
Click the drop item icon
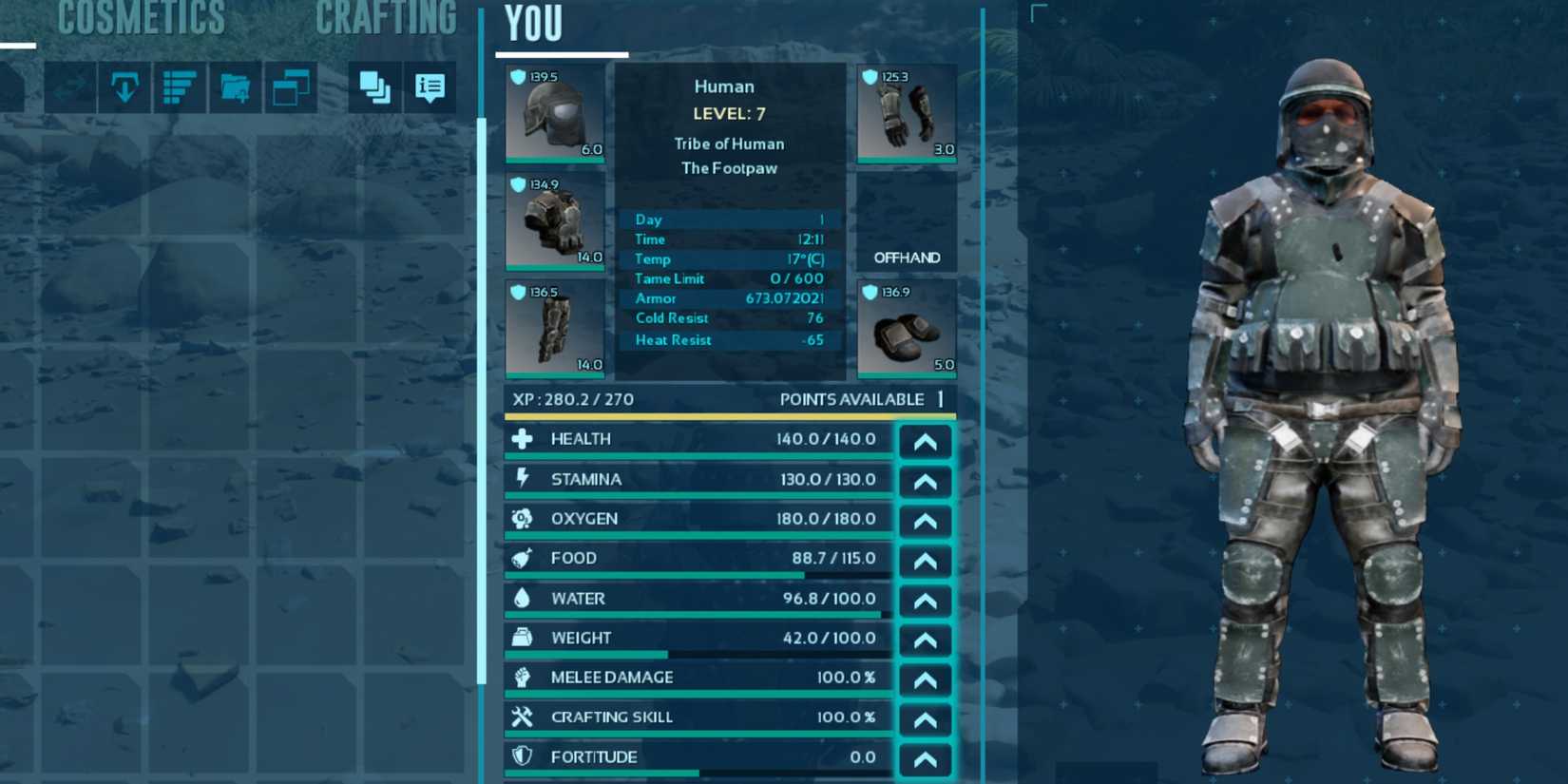(124, 86)
